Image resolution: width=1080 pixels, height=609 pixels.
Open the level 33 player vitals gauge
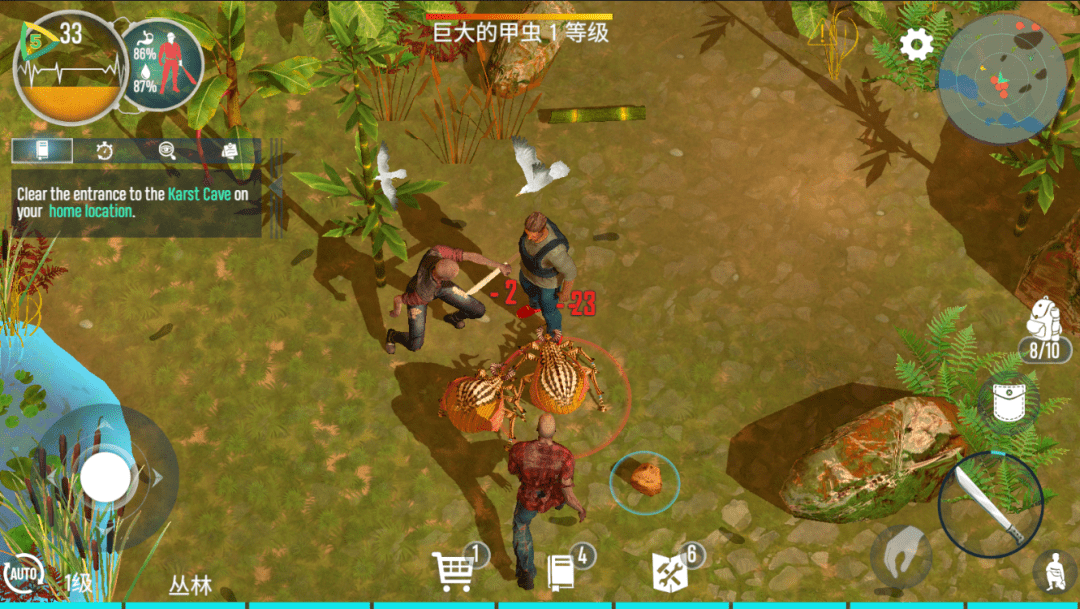[70, 67]
